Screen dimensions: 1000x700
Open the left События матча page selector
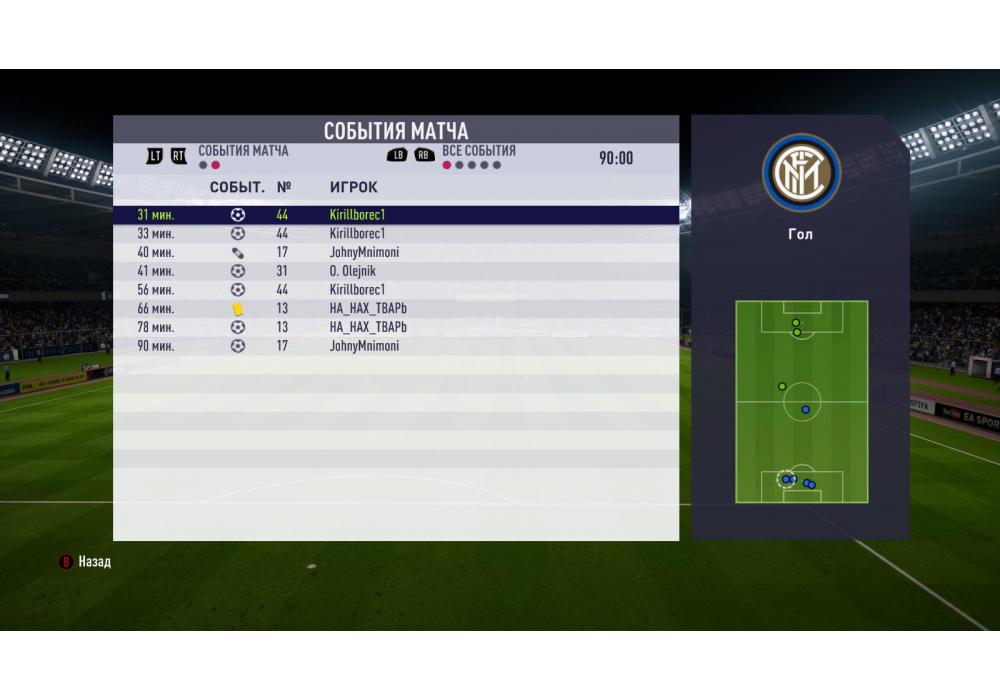pyautogui.click(x=243, y=151)
